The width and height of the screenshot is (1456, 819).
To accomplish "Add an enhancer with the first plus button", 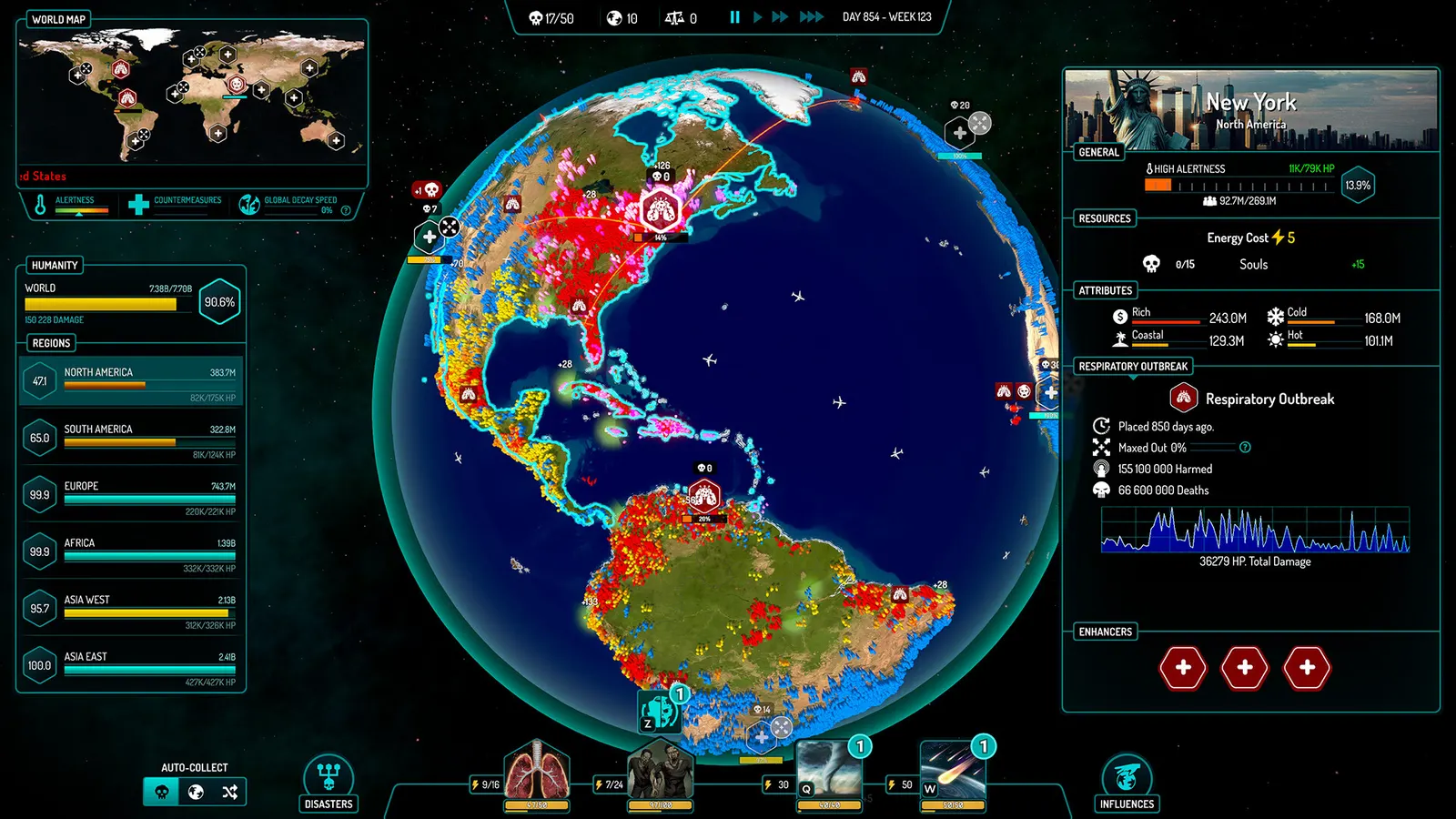I will click(1183, 667).
